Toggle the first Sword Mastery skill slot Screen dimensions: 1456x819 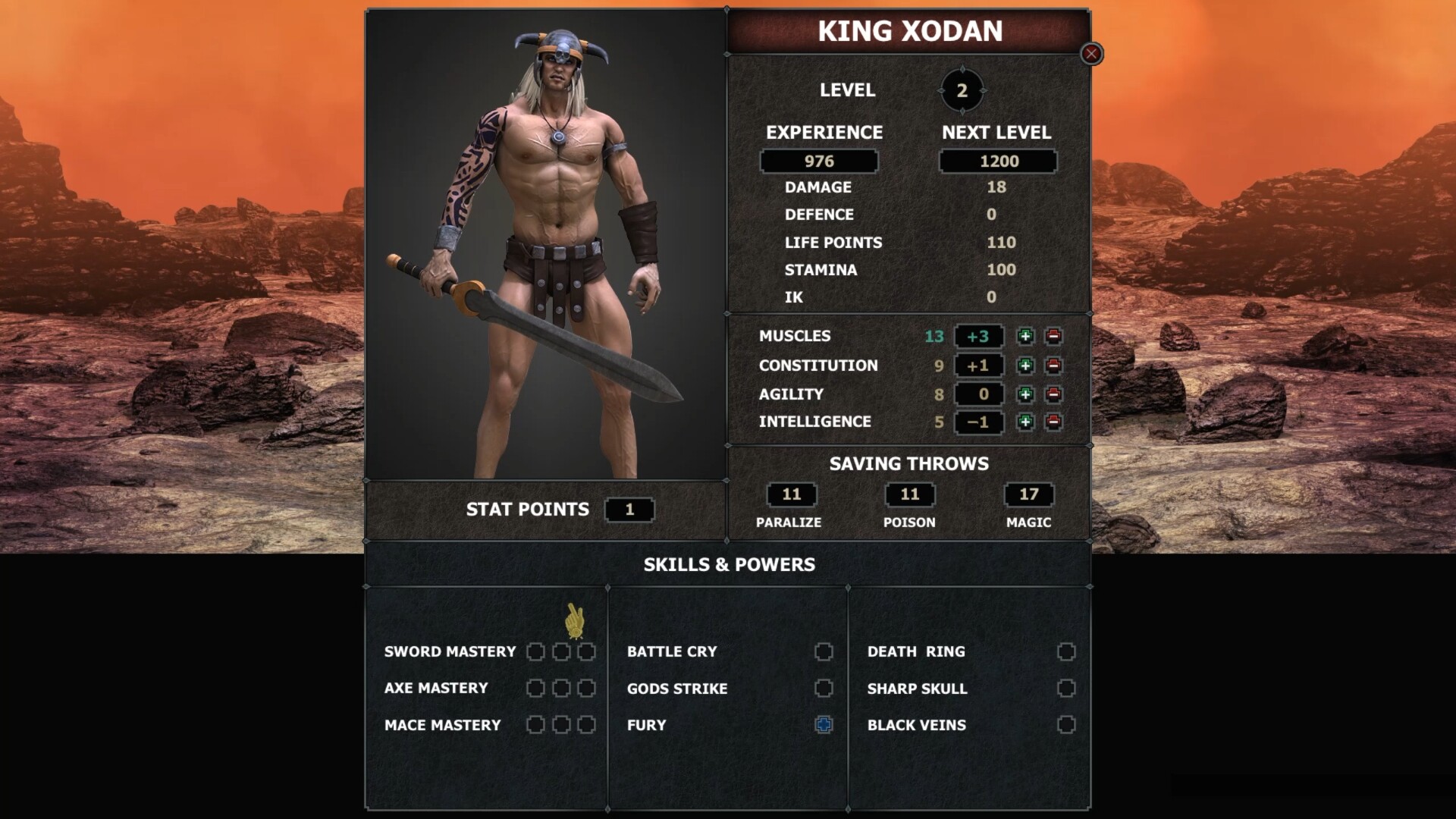[536, 651]
